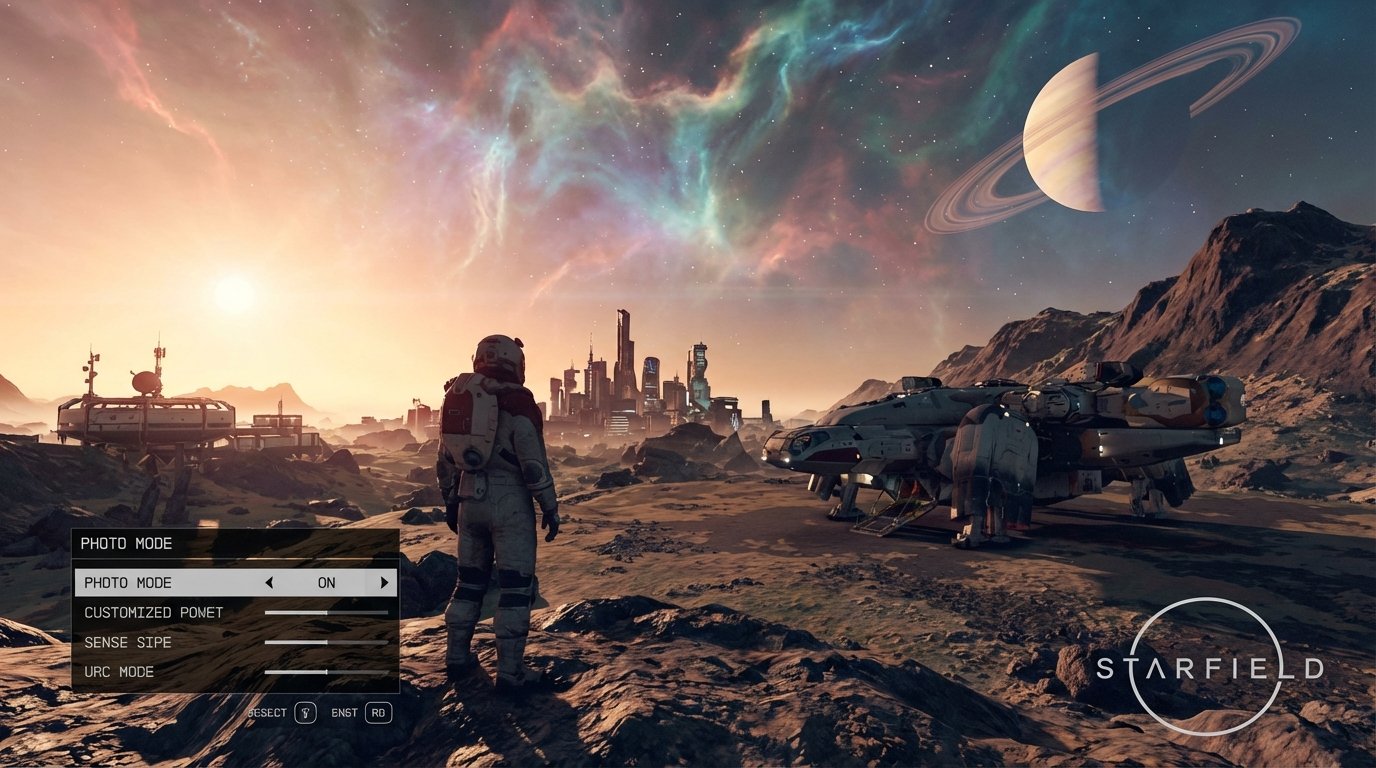Click the ON value for Photo Mode
The height and width of the screenshot is (768, 1376).
pos(327,582)
